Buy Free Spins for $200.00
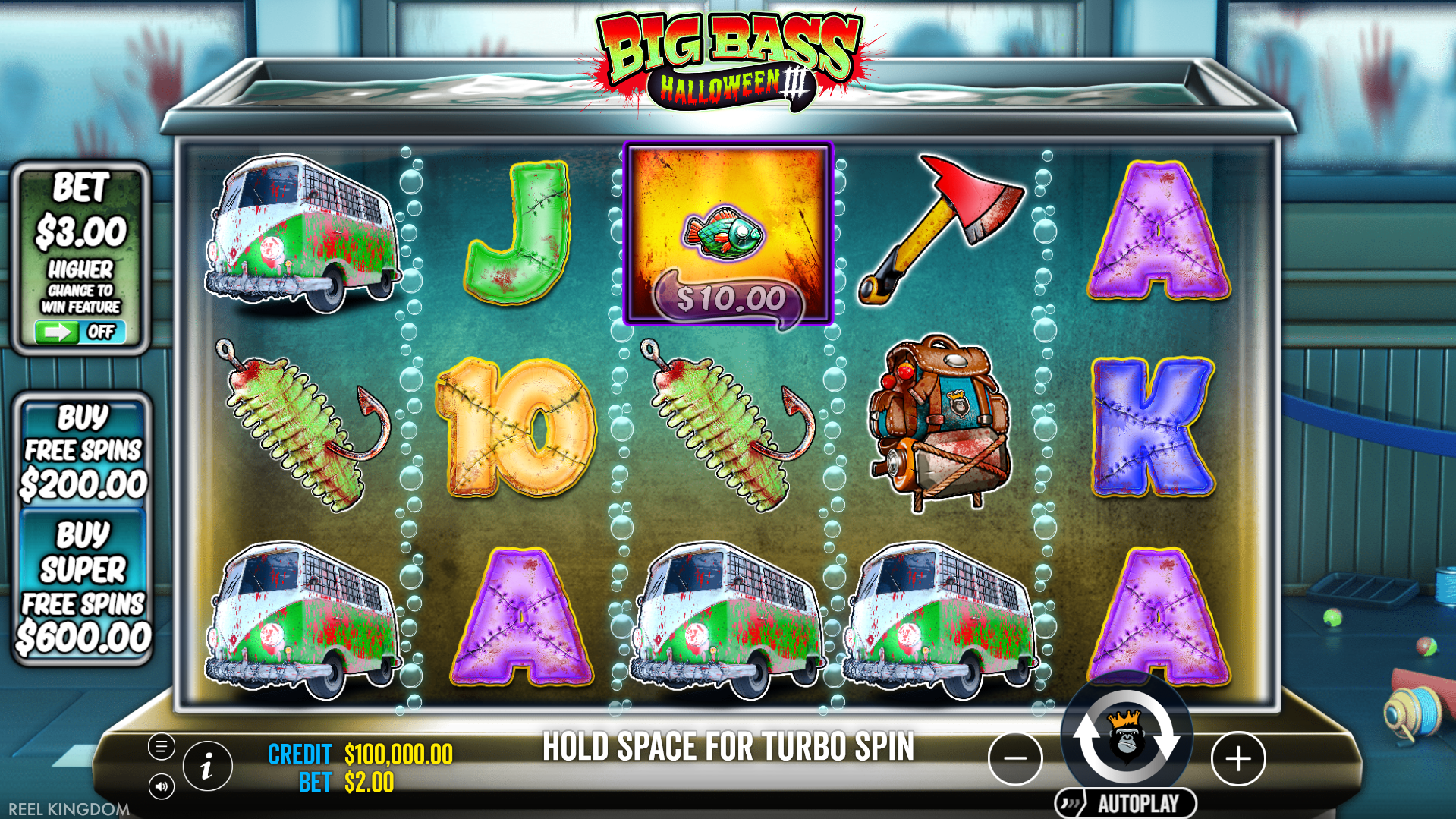 pos(83,453)
